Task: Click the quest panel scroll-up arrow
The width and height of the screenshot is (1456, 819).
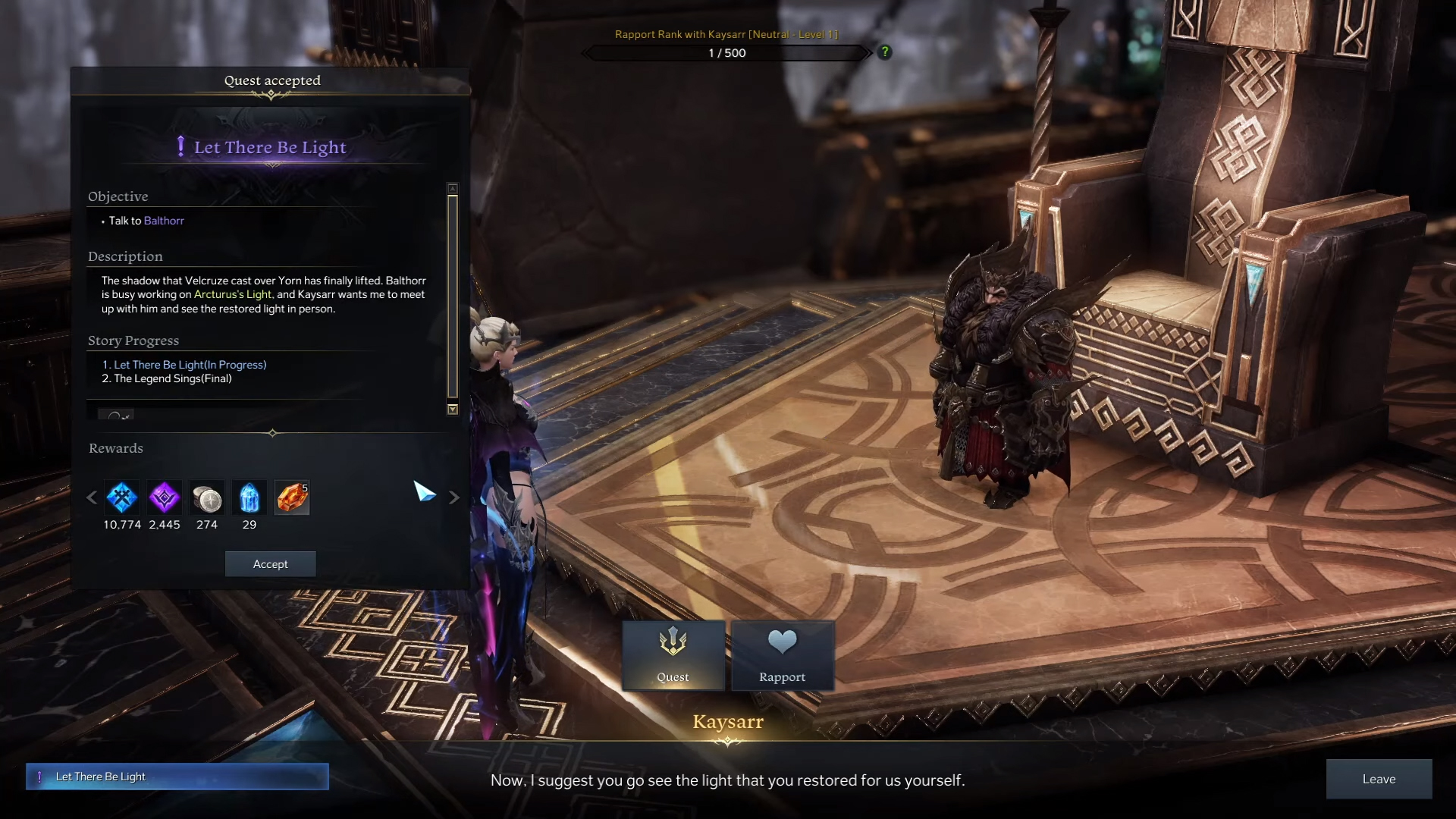Action: (x=453, y=188)
